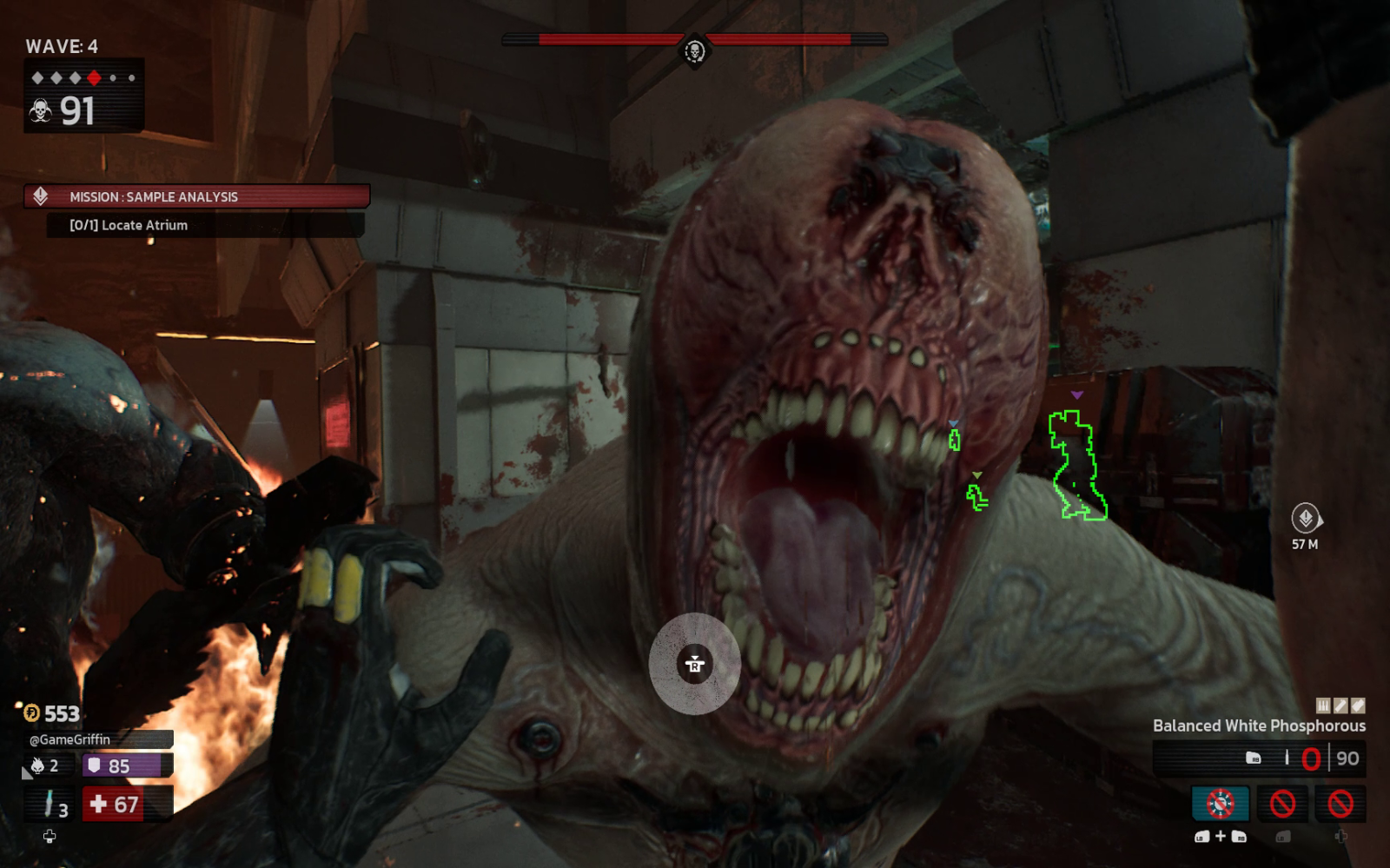
Task: Select the Balanced White Phosphorous weapon label
Action: pyautogui.click(x=1258, y=726)
